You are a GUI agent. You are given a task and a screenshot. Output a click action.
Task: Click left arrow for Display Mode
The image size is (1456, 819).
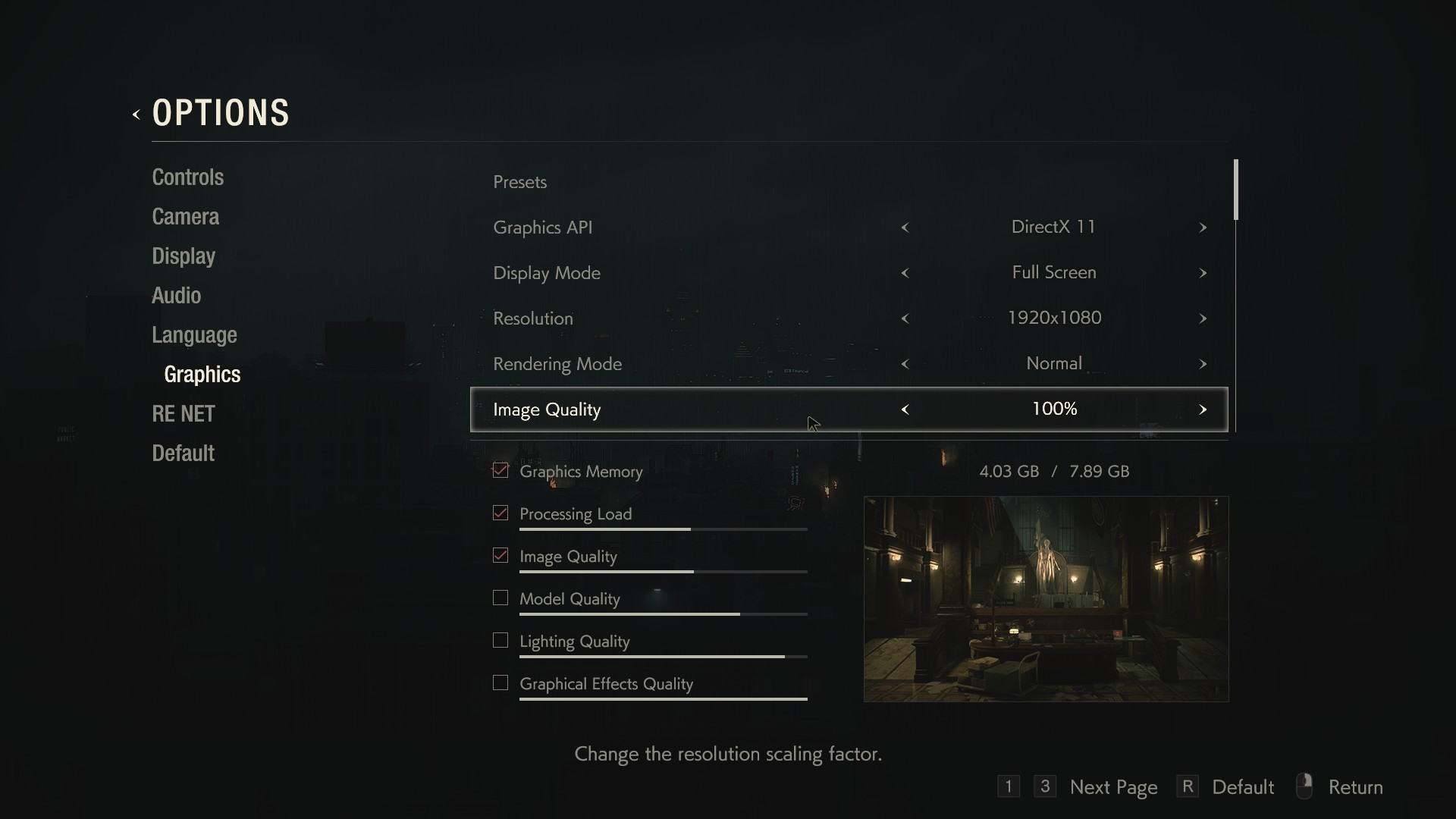pyautogui.click(x=905, y=273)
